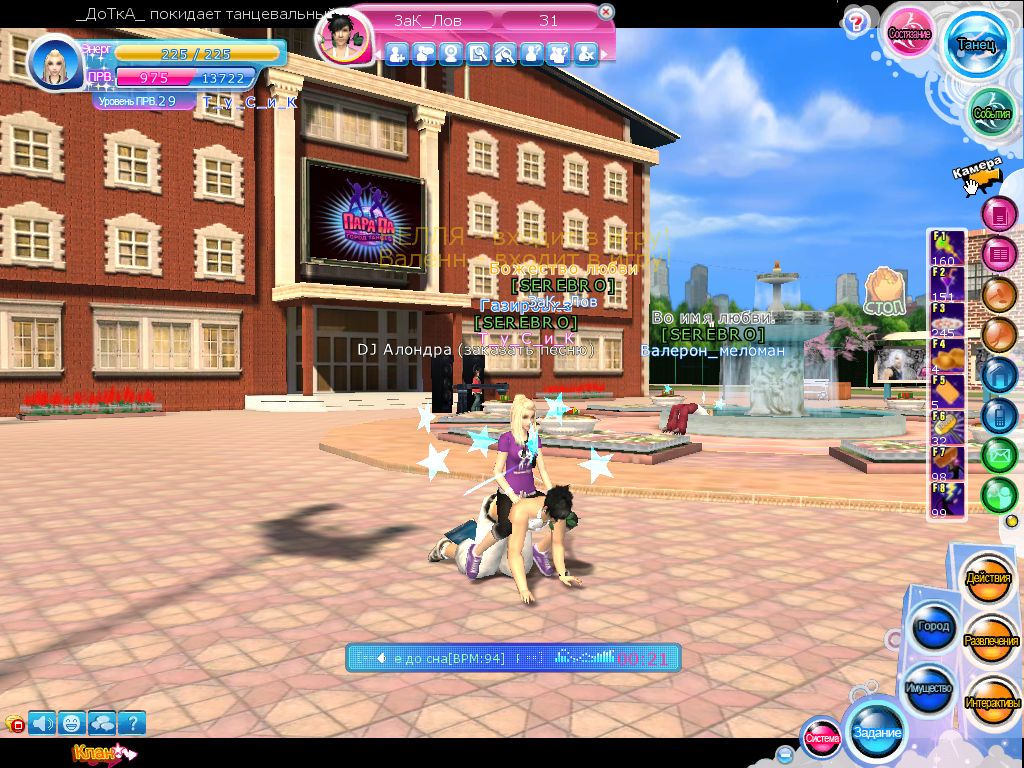The image size is (1024, 768).
Task: Open the Действия actions menu
Action: (990, 579)
